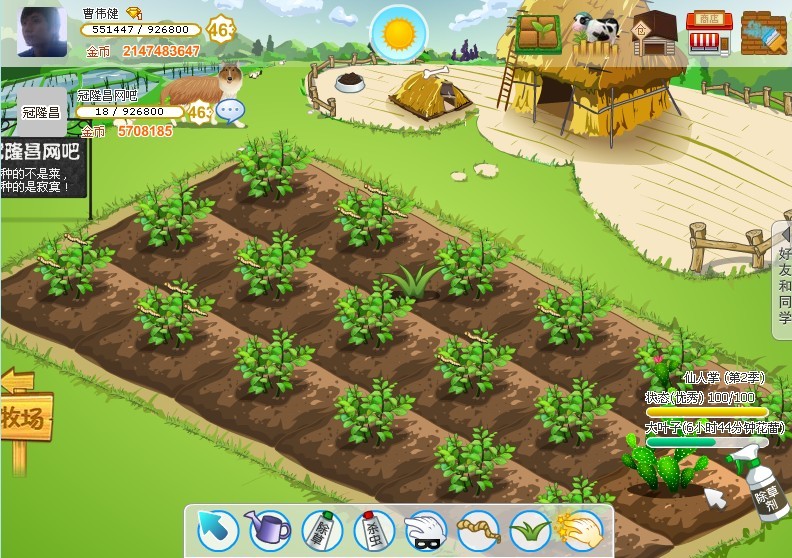
Task: Select the green weed planting tool
Action: tap(529, 529)
